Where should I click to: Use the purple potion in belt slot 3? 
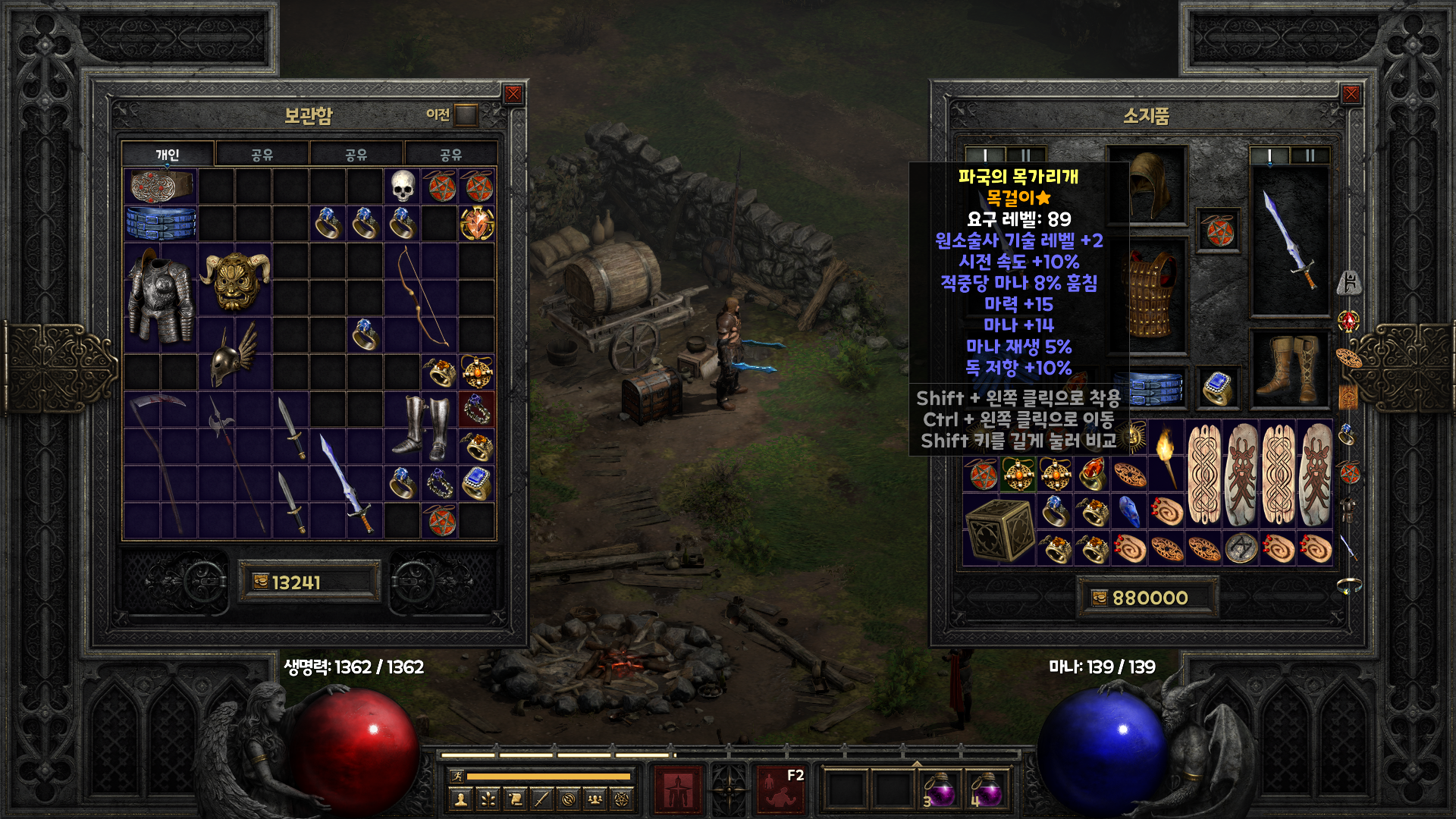point(941,790)
